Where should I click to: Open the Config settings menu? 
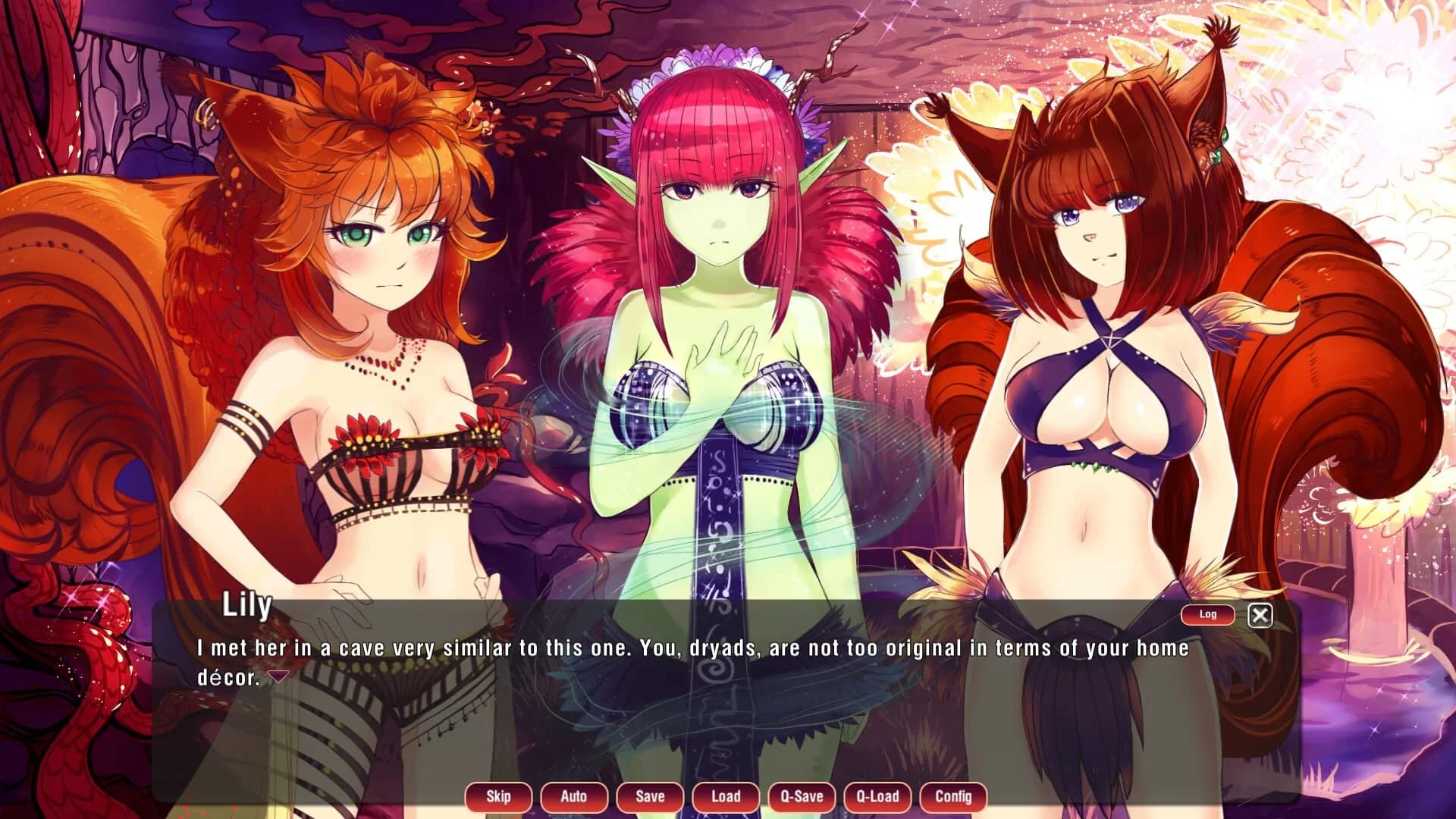952,797
